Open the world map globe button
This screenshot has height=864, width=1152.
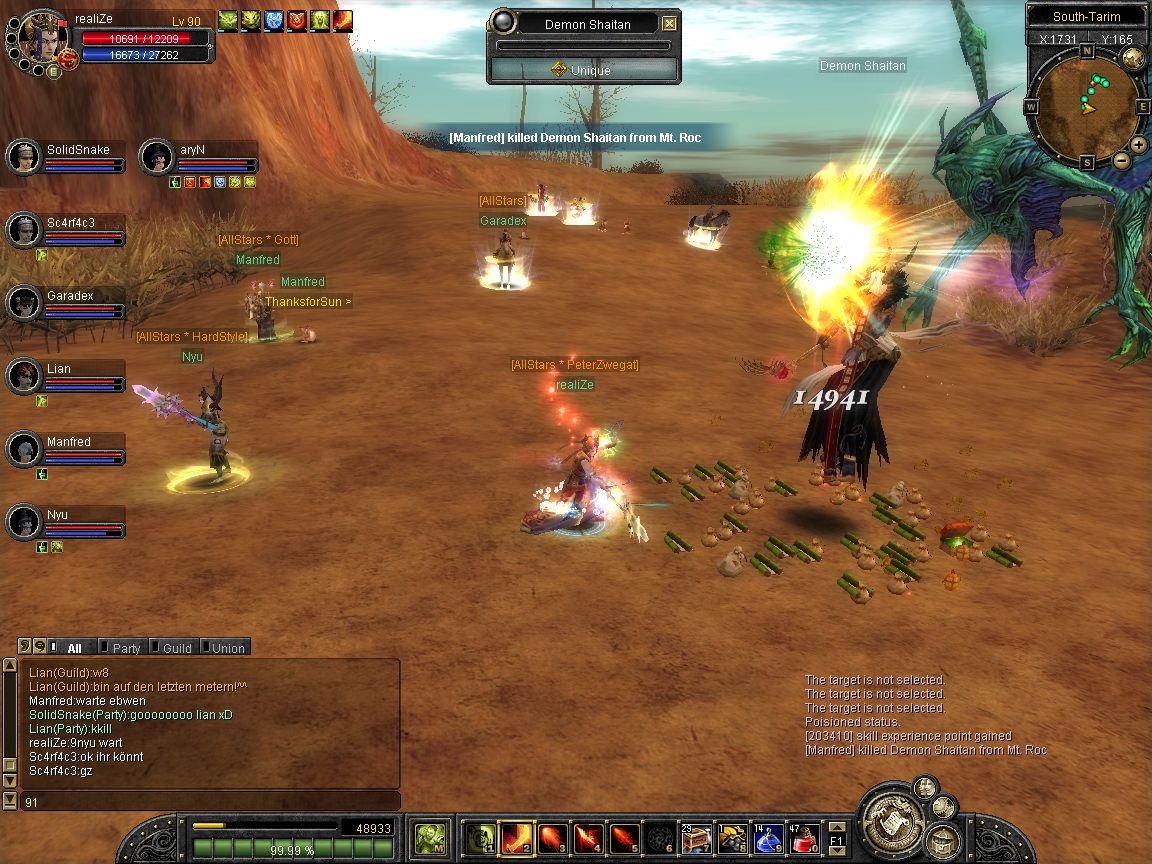tap(1133, 58)
